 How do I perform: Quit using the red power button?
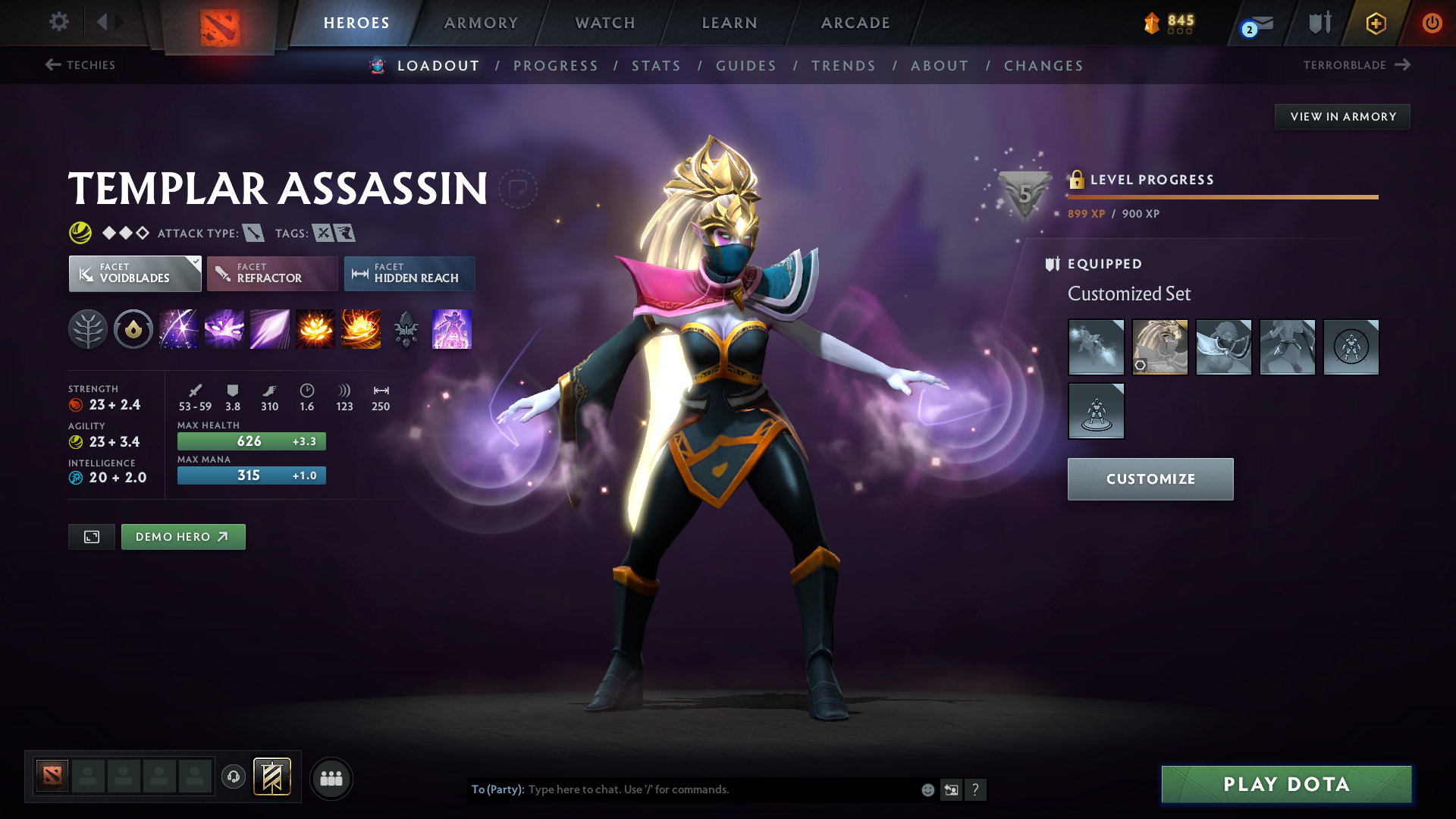tap(1432, 23)
